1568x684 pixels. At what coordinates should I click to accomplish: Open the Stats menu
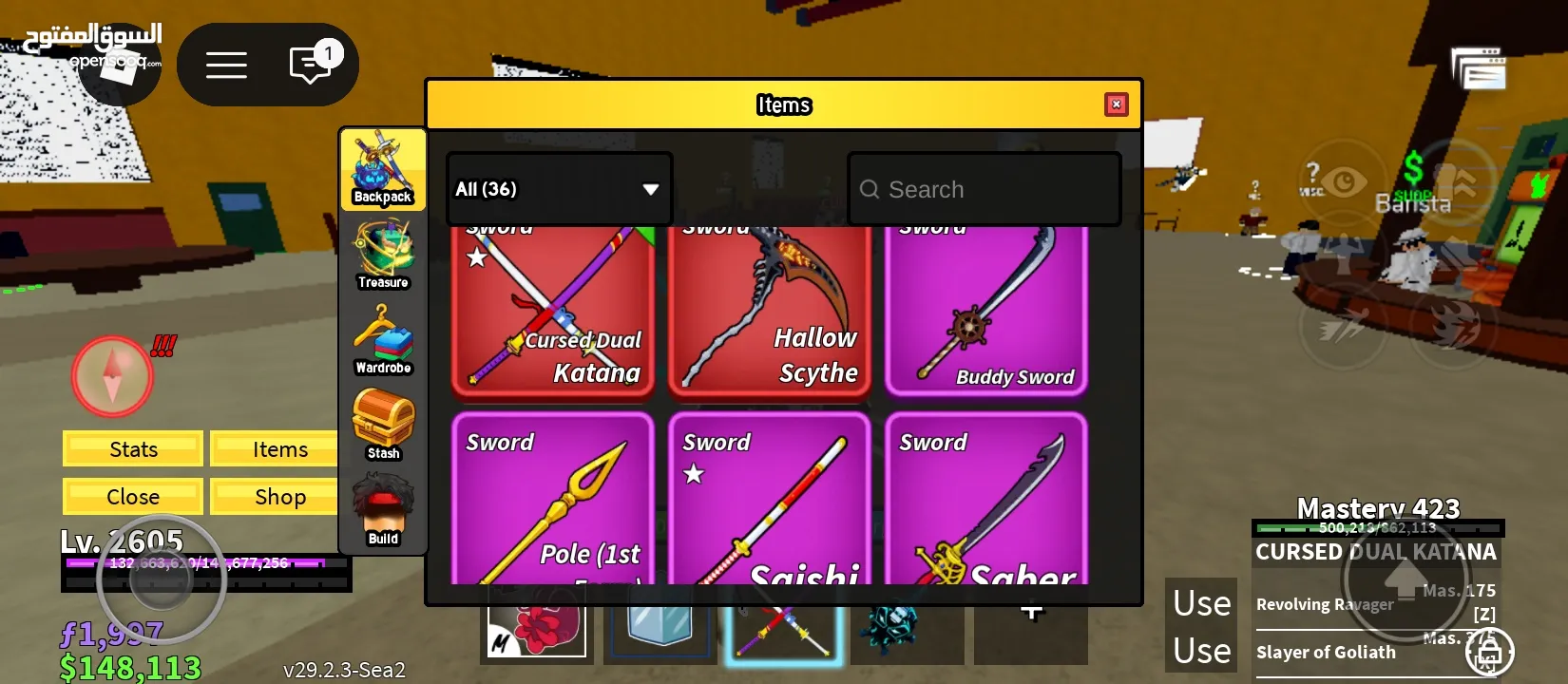133,449
